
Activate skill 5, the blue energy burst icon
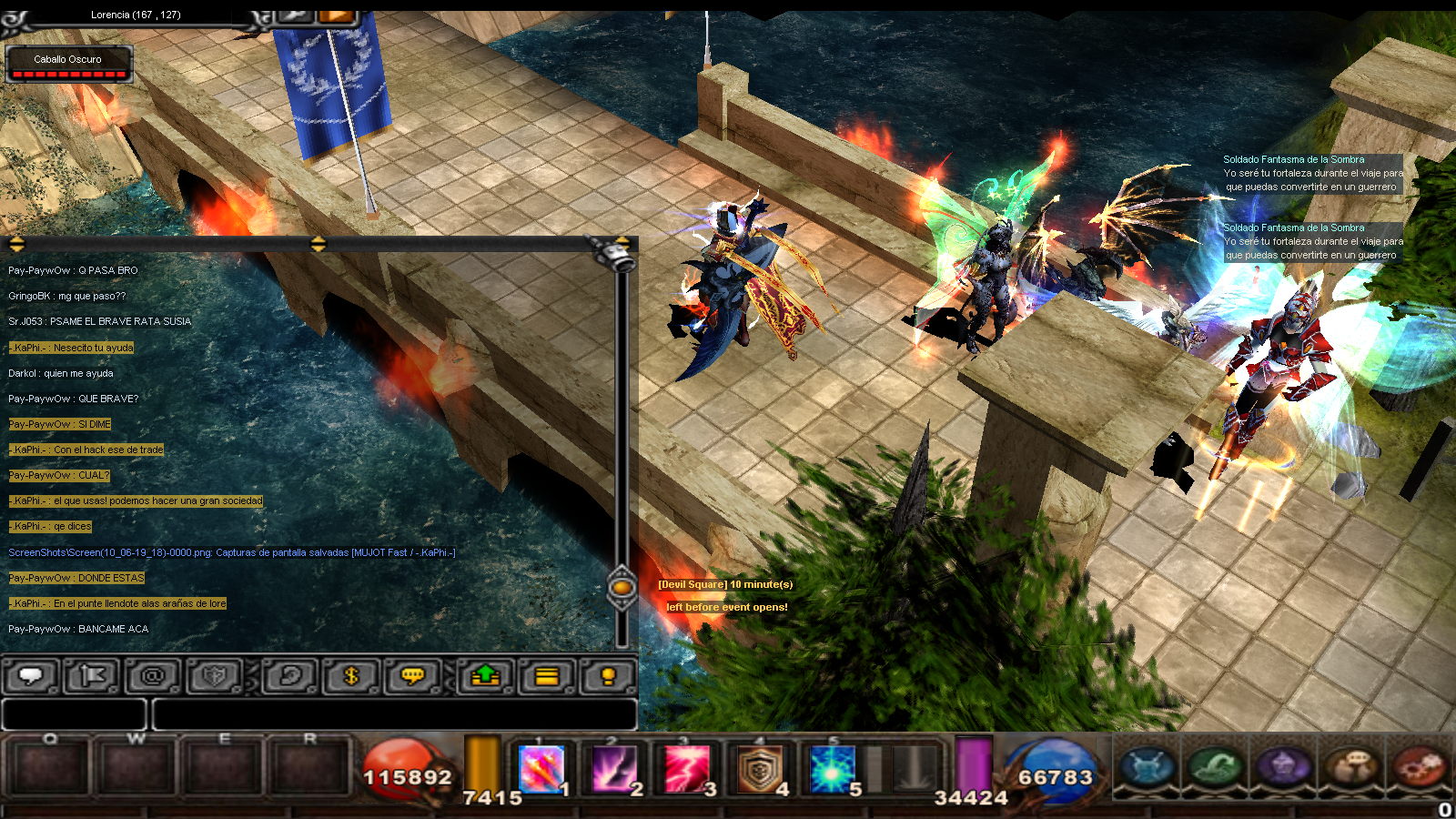(832, 769)
